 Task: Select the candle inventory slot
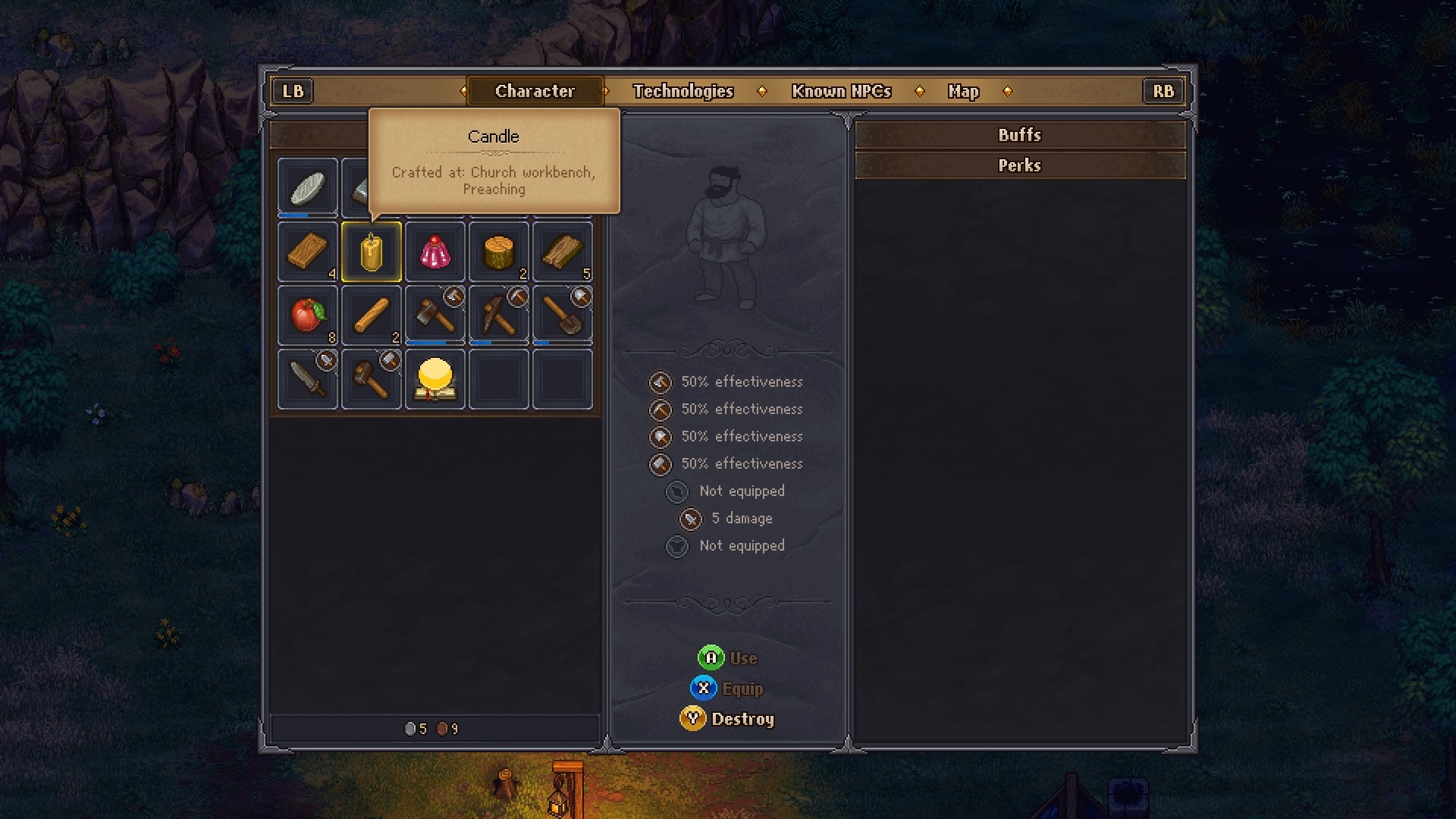click(372, 252)
